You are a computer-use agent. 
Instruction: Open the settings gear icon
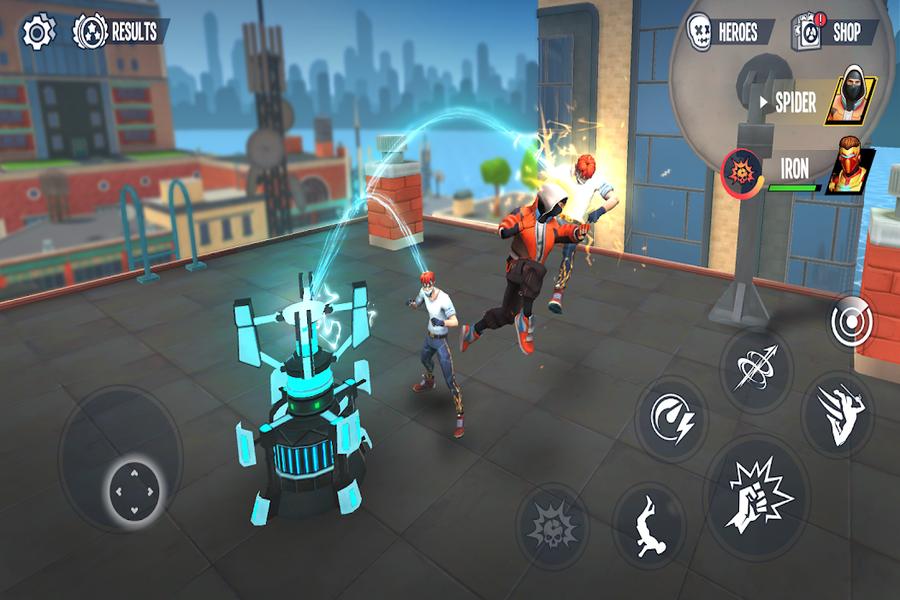(x=38, y=32)
